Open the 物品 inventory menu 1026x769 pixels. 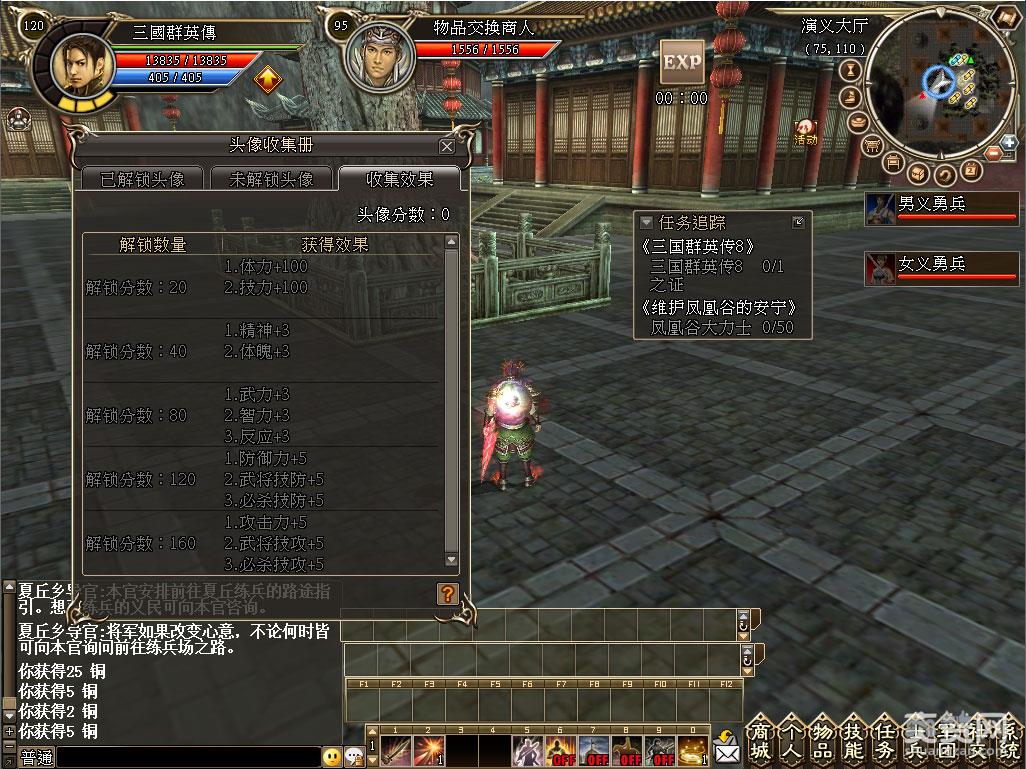(x=822, y=739)
